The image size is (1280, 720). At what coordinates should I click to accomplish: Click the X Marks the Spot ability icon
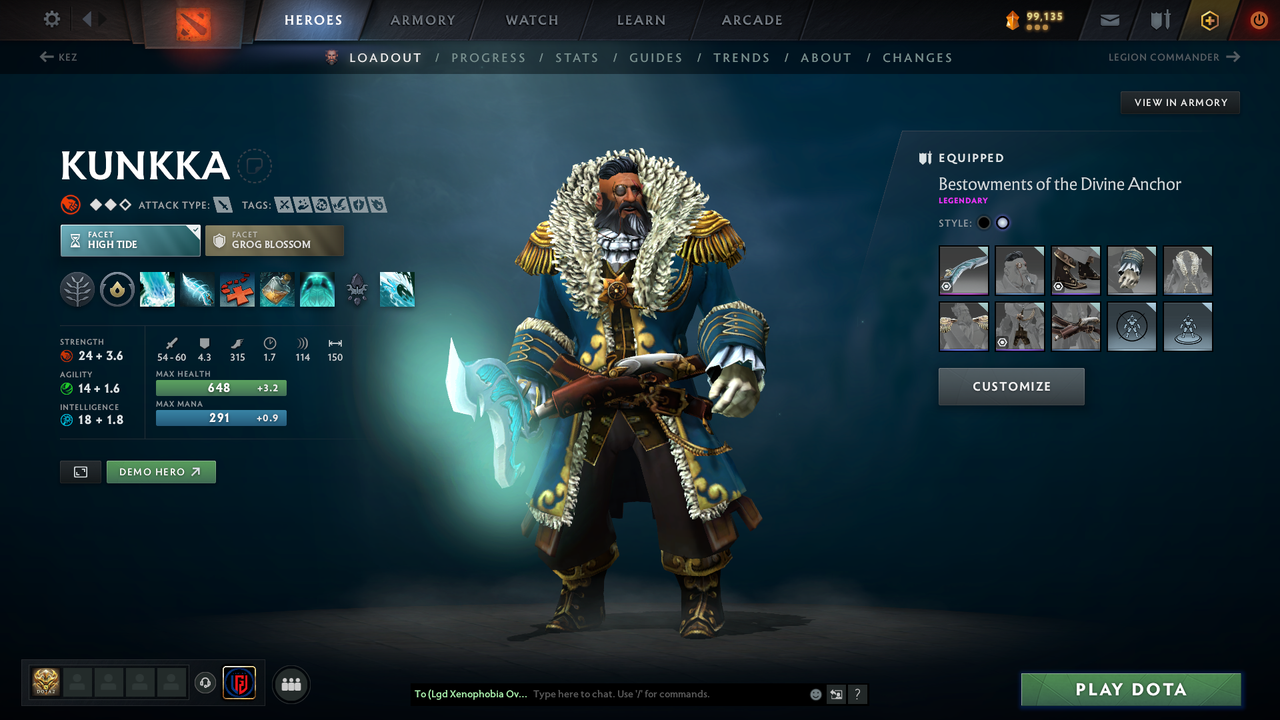237,289
